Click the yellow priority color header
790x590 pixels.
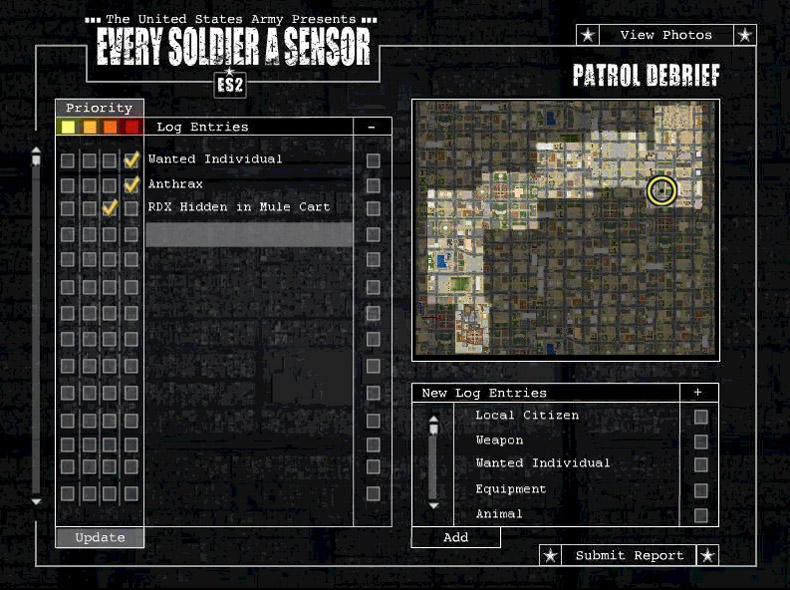coord(68,127)
